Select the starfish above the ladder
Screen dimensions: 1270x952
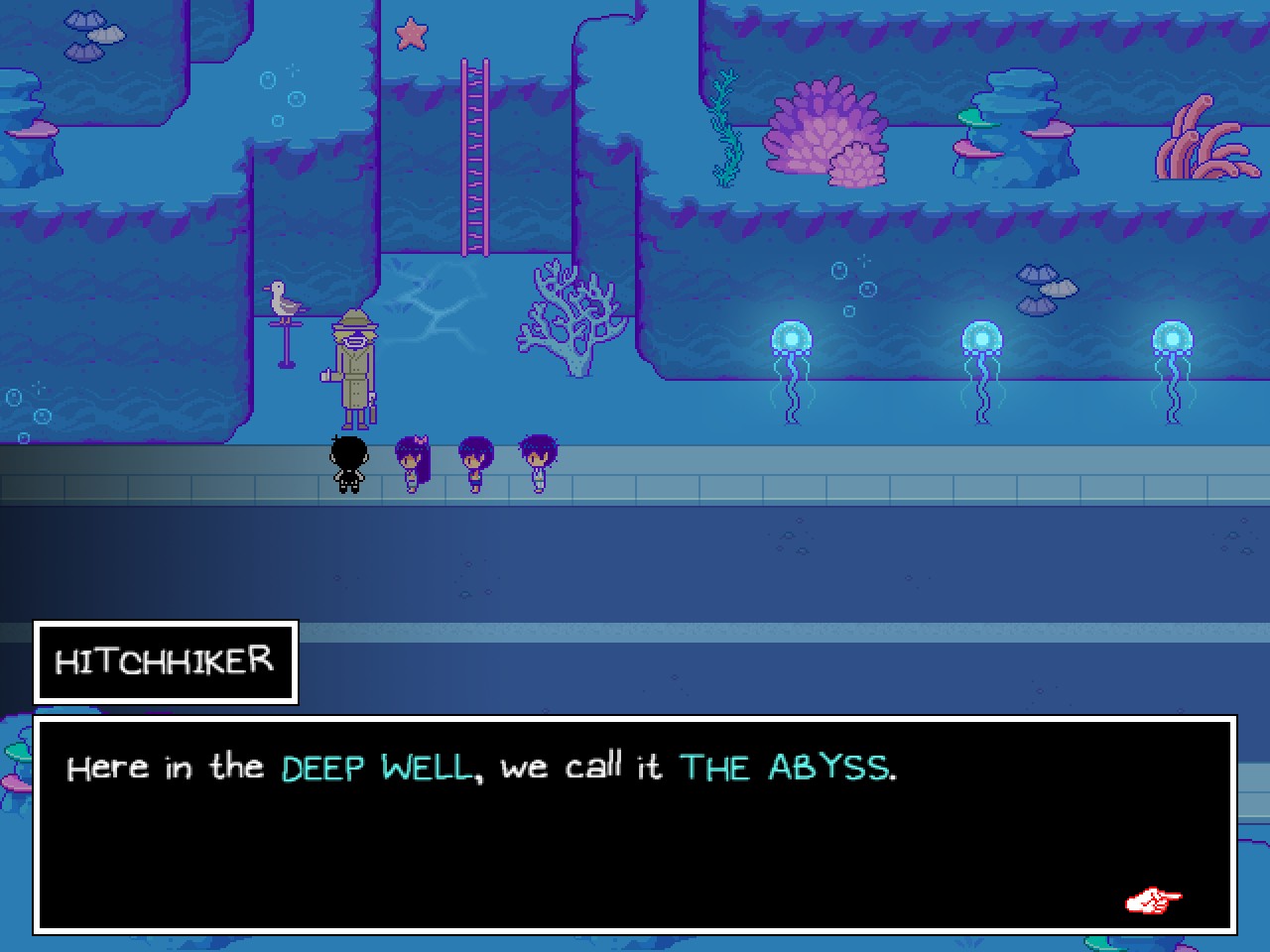pyautogui.click(x=414, y=33)
